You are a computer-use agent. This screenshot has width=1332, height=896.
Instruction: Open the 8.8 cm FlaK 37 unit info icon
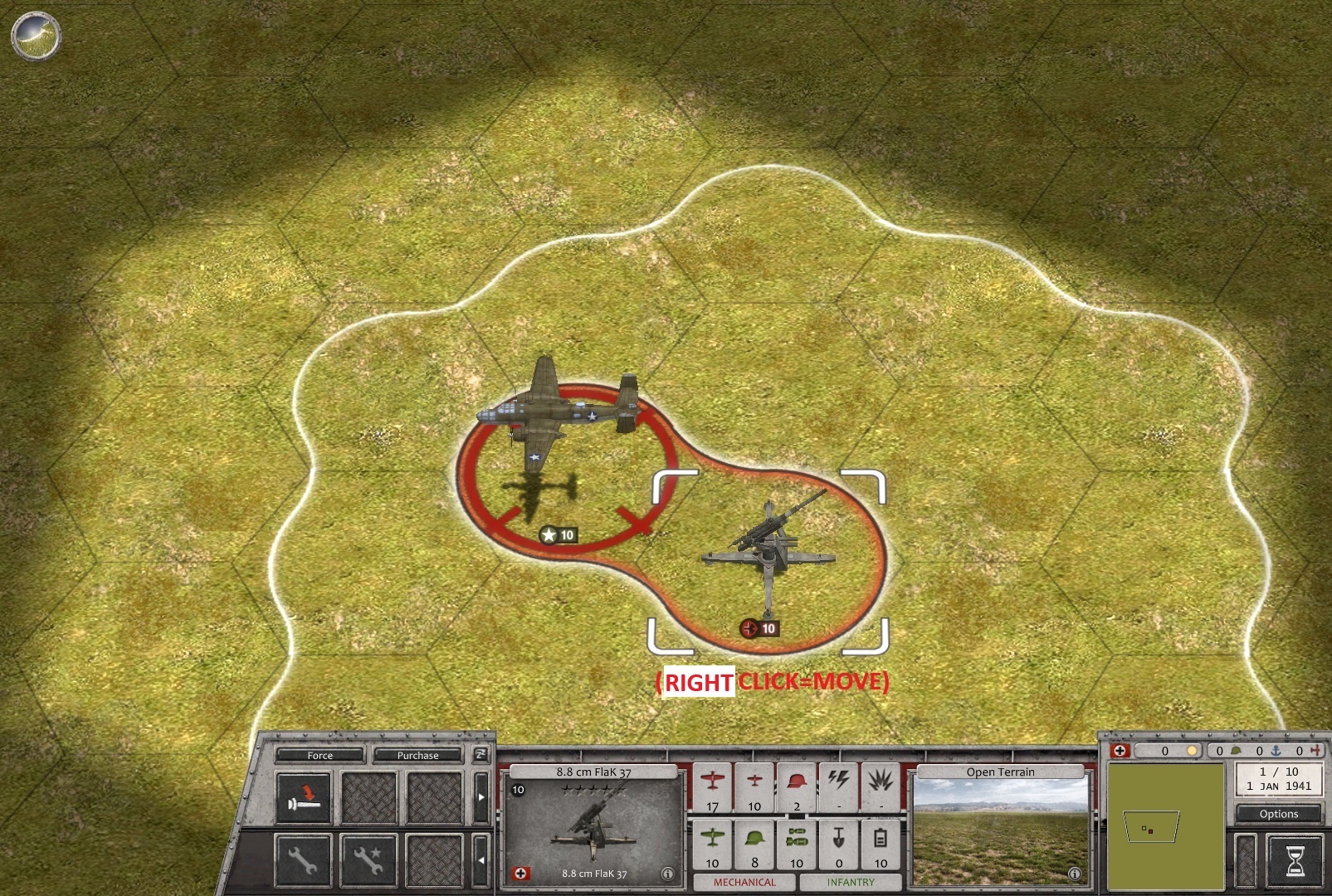tap(669, 873)
